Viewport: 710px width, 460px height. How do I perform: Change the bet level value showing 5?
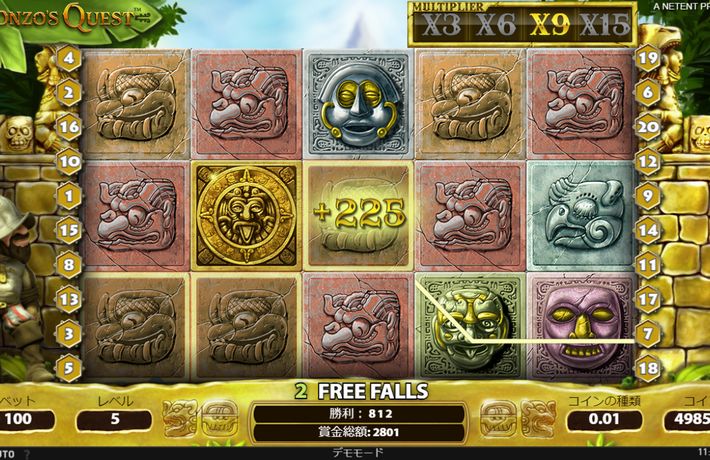pyautogui.click(x=113, y=419)
